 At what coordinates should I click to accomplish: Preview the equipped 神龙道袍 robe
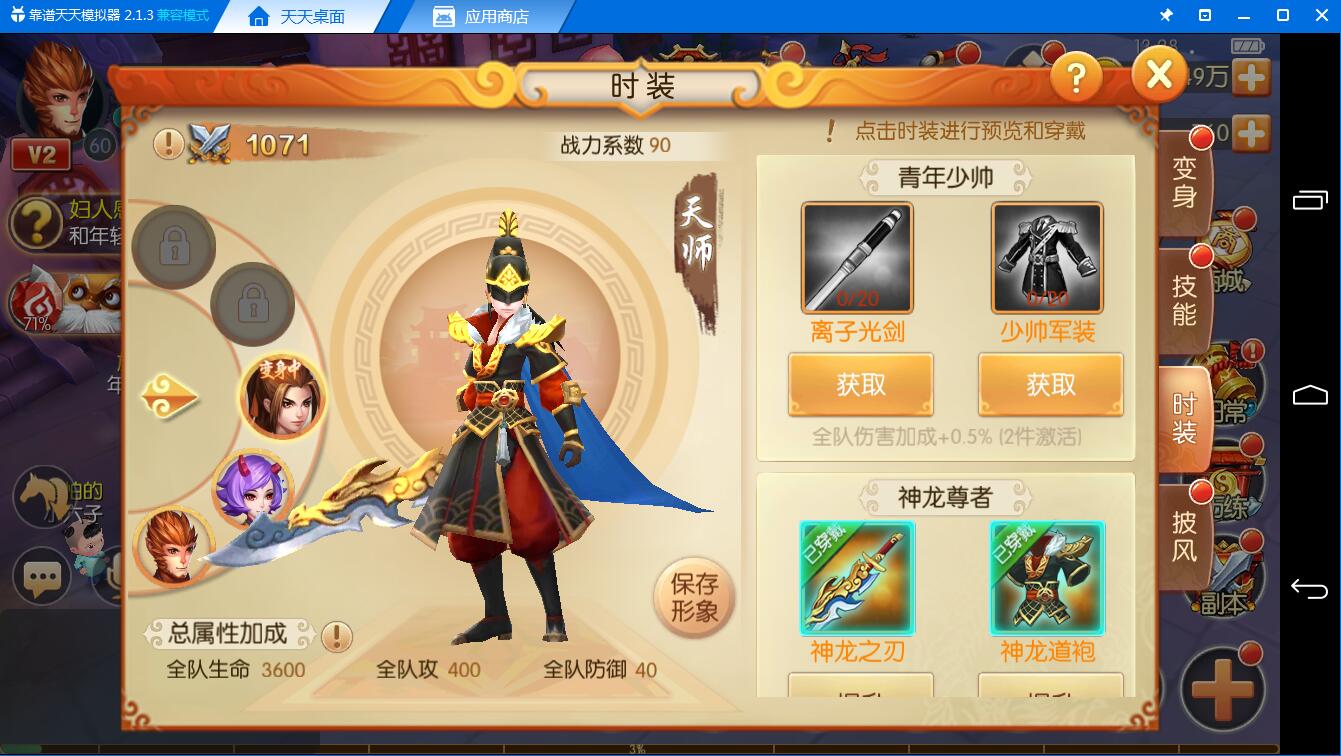tap(1047, 578)
